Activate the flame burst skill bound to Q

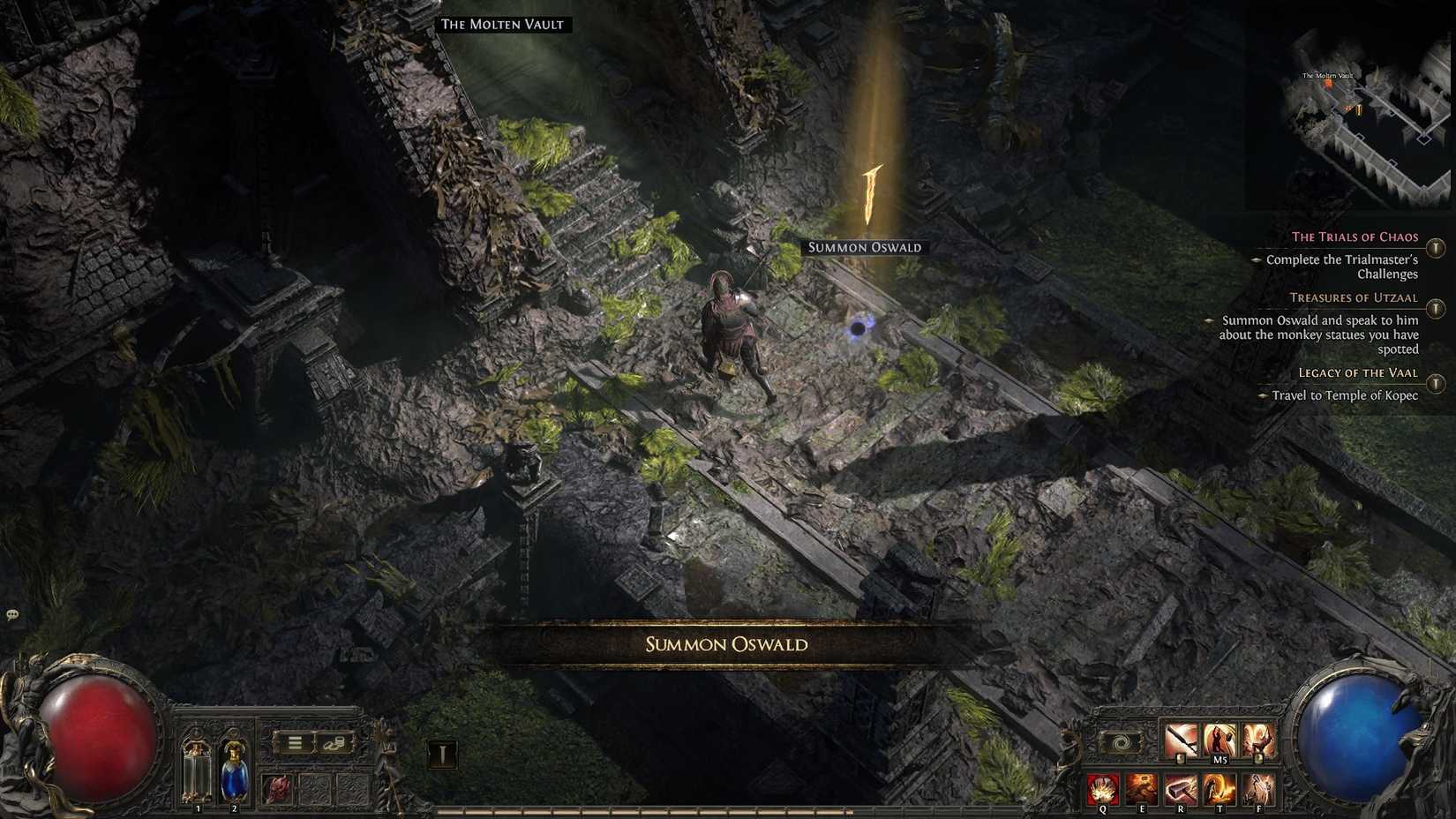[x=1103, y=789]
